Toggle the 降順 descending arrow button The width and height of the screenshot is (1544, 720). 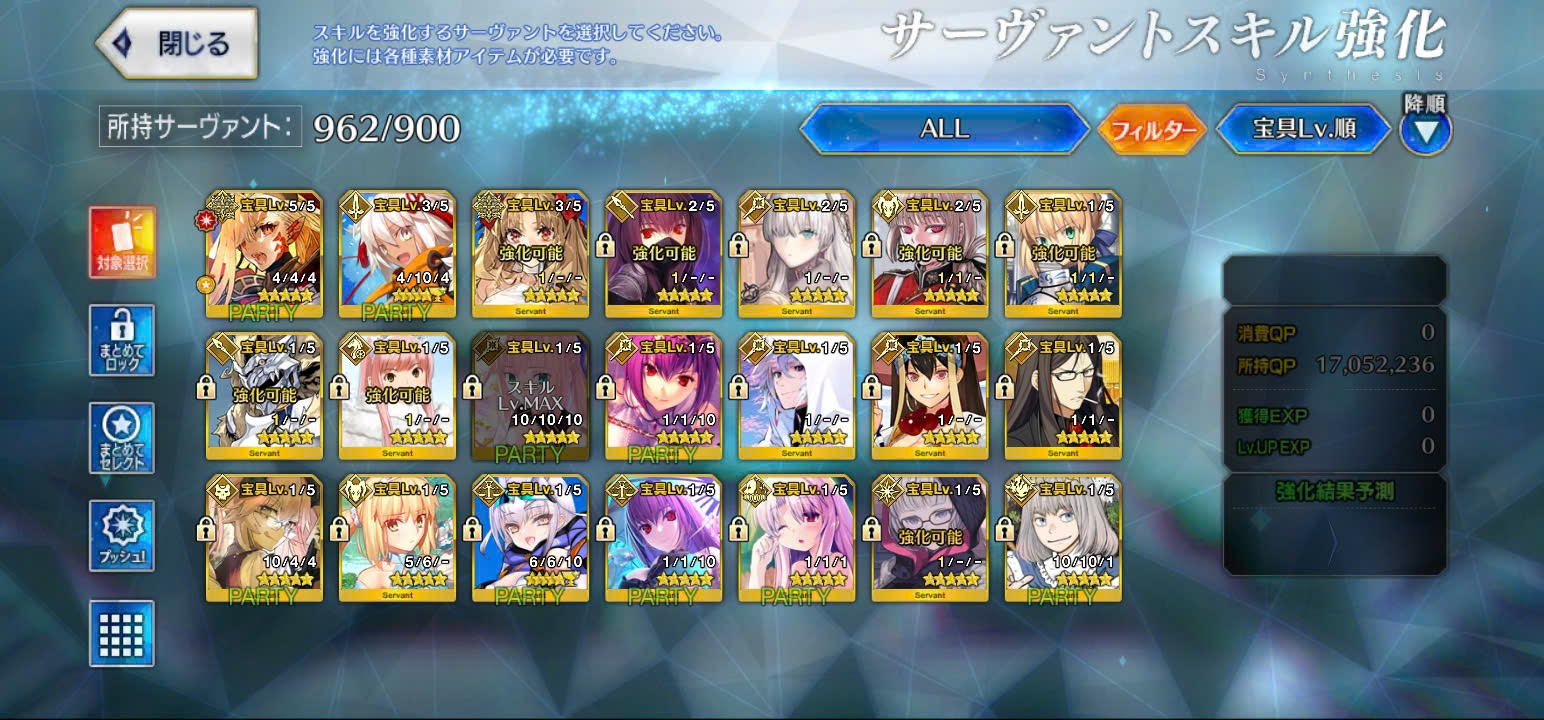click(1425, 130)
